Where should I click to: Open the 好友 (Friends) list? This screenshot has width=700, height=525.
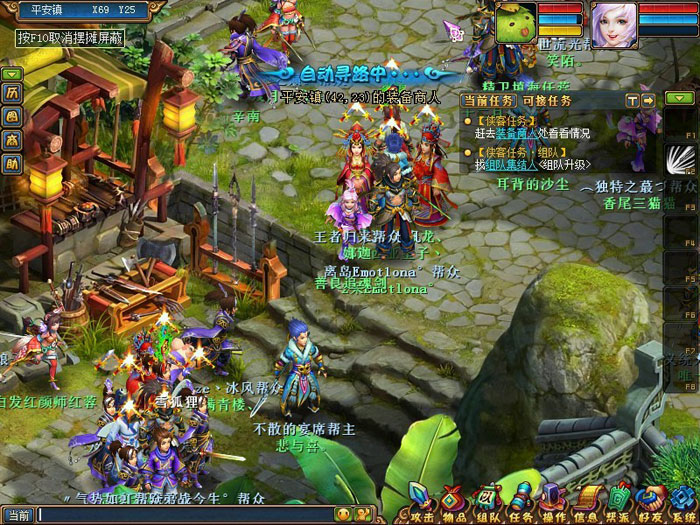click(x=653, y=498)
